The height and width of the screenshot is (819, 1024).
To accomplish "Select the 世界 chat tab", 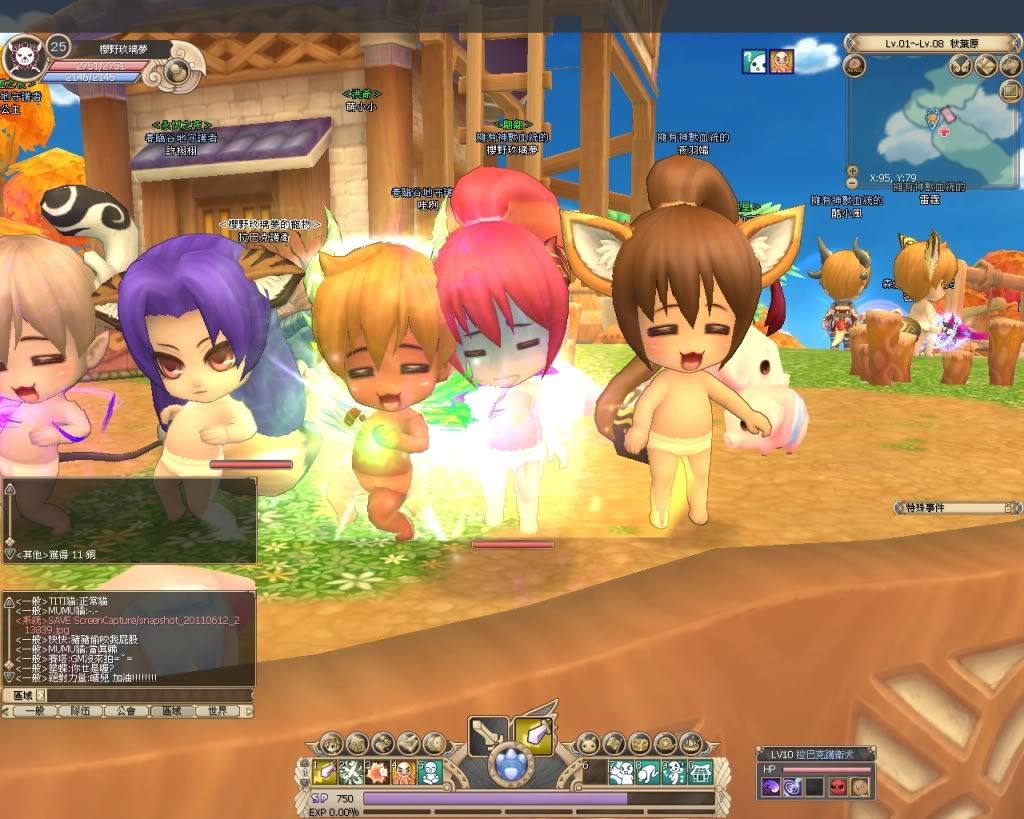I will click(217, 711).
